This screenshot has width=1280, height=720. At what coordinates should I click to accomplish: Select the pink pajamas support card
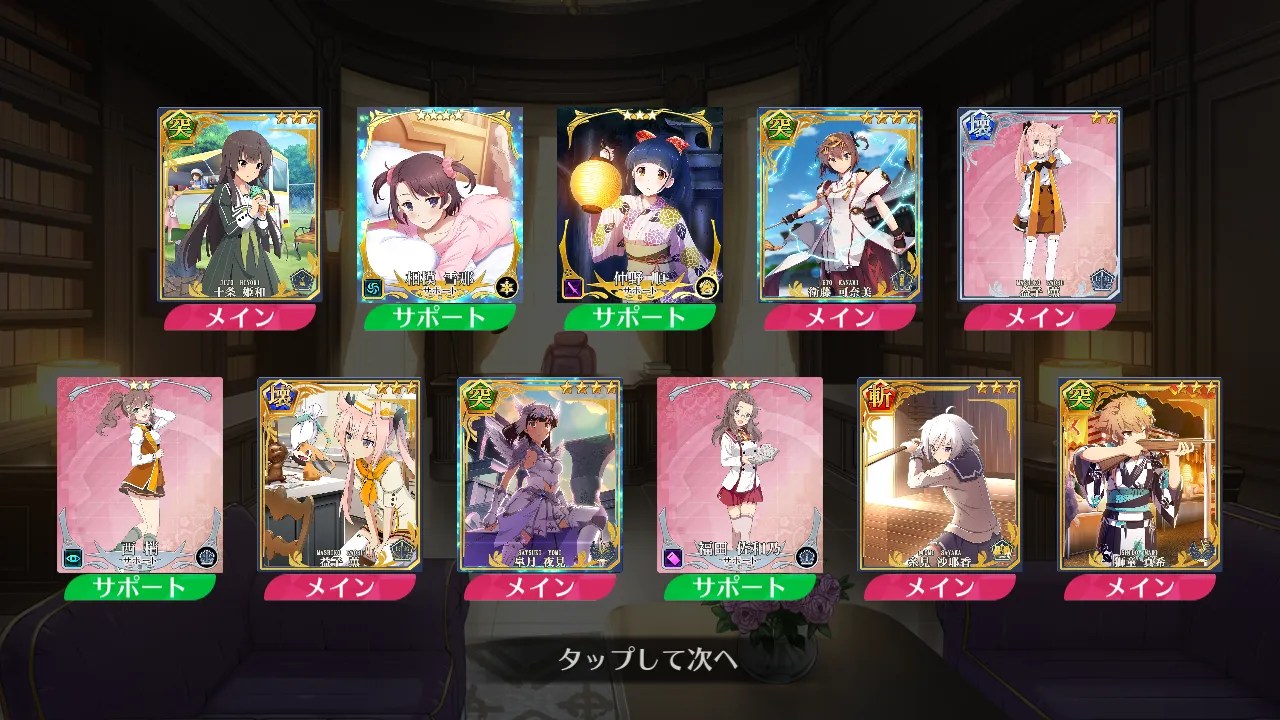pos(440,205)
